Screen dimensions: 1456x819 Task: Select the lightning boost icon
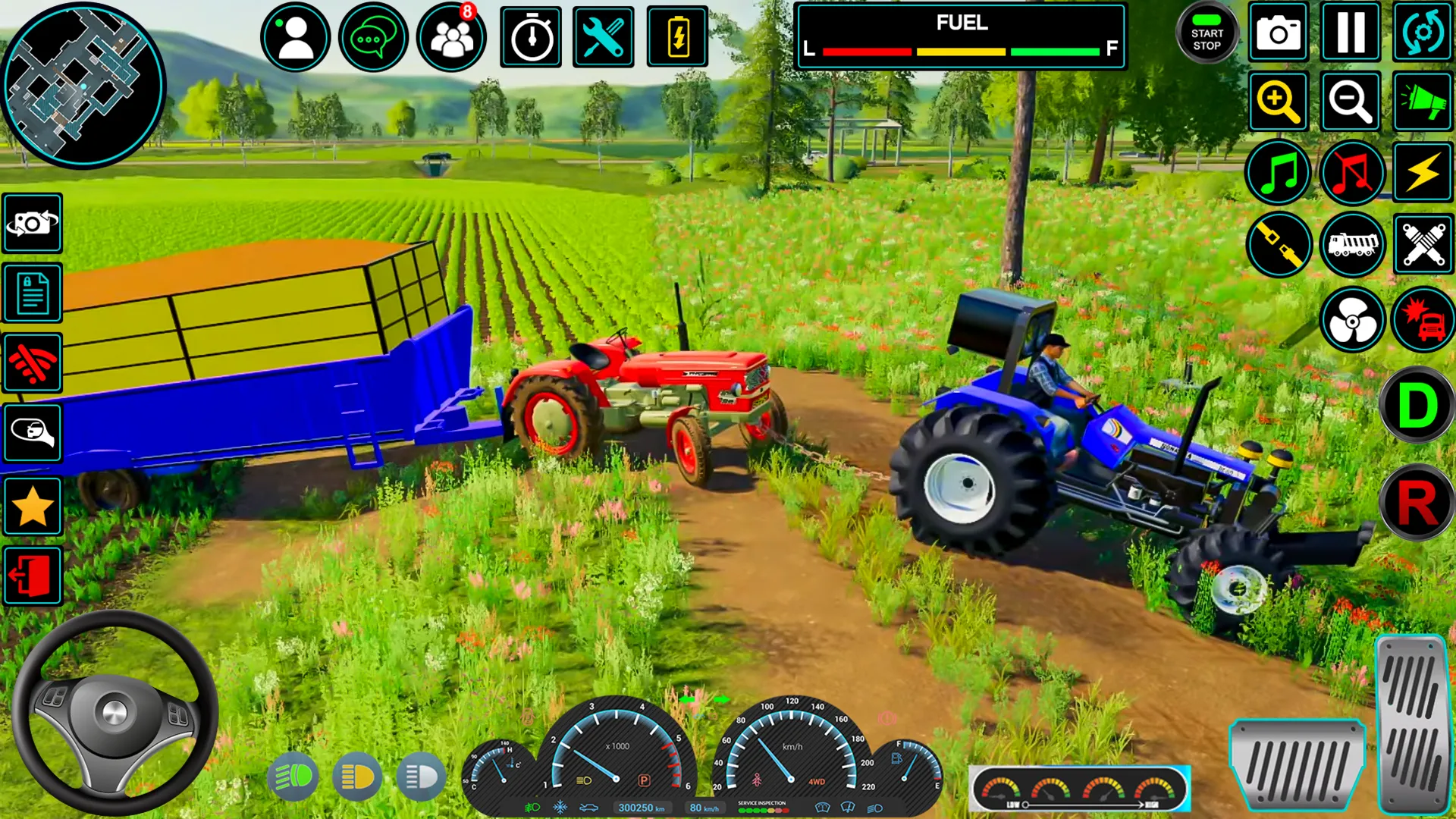(x=1423, y=173)
